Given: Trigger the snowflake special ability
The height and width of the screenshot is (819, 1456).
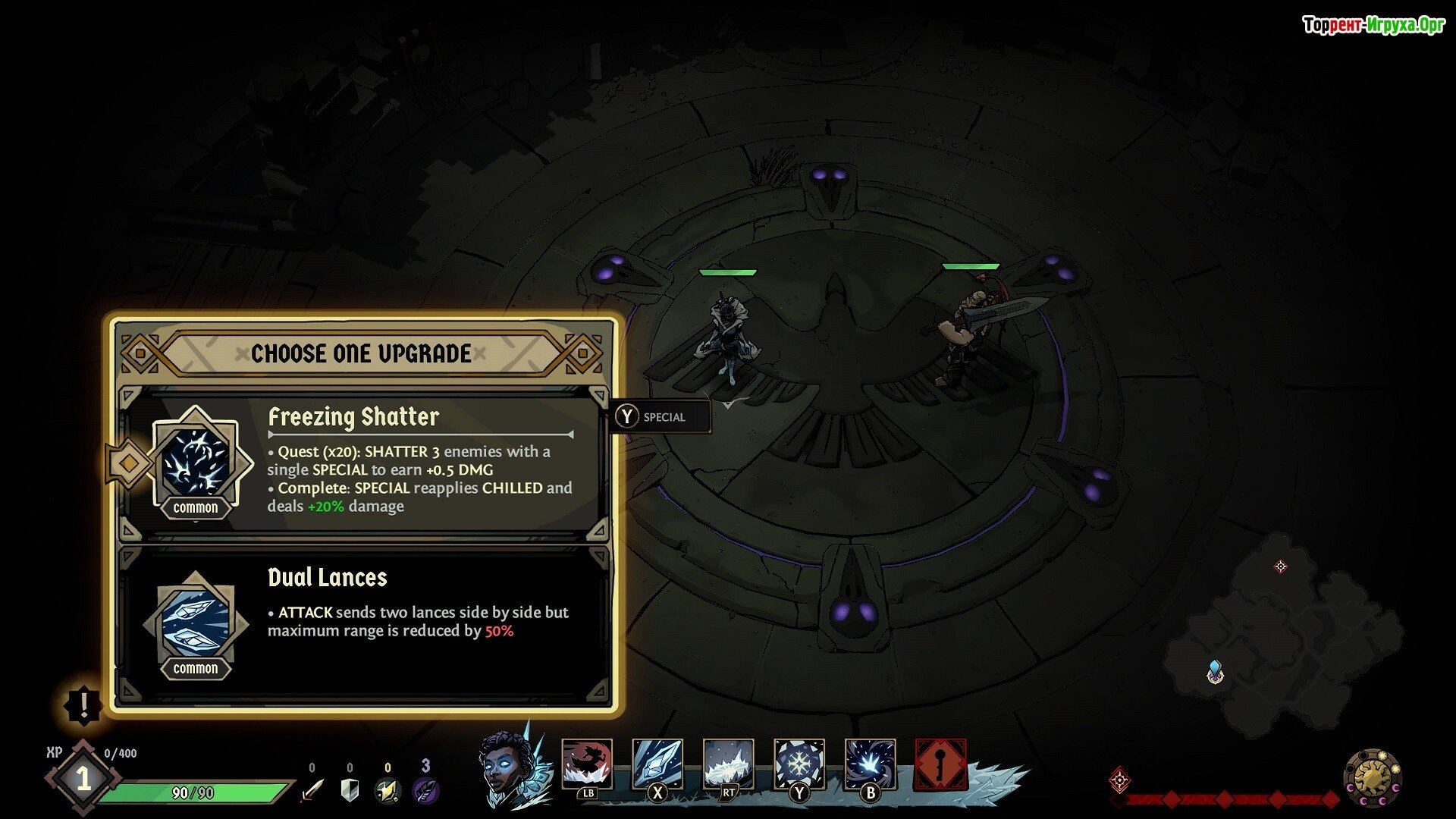Looking at the screenshot, I should tap(799, 764).
